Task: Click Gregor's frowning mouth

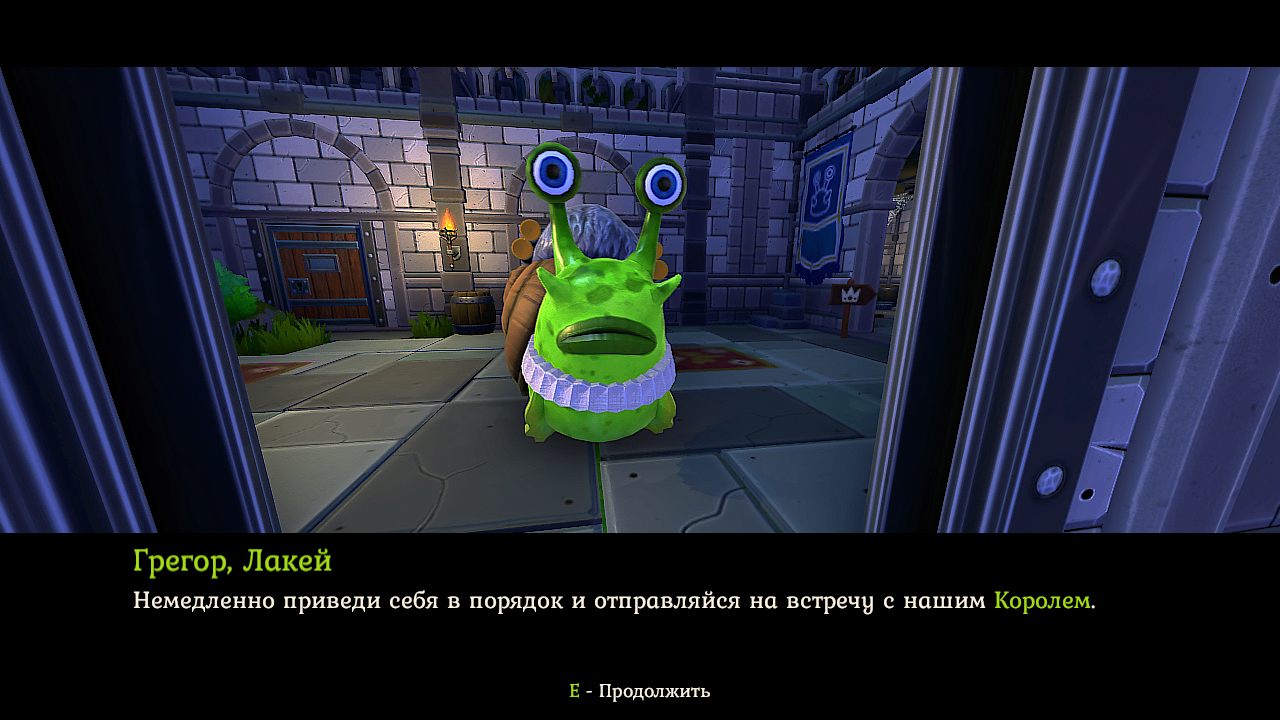Action: pyautogui.click(x=601, y=334)
